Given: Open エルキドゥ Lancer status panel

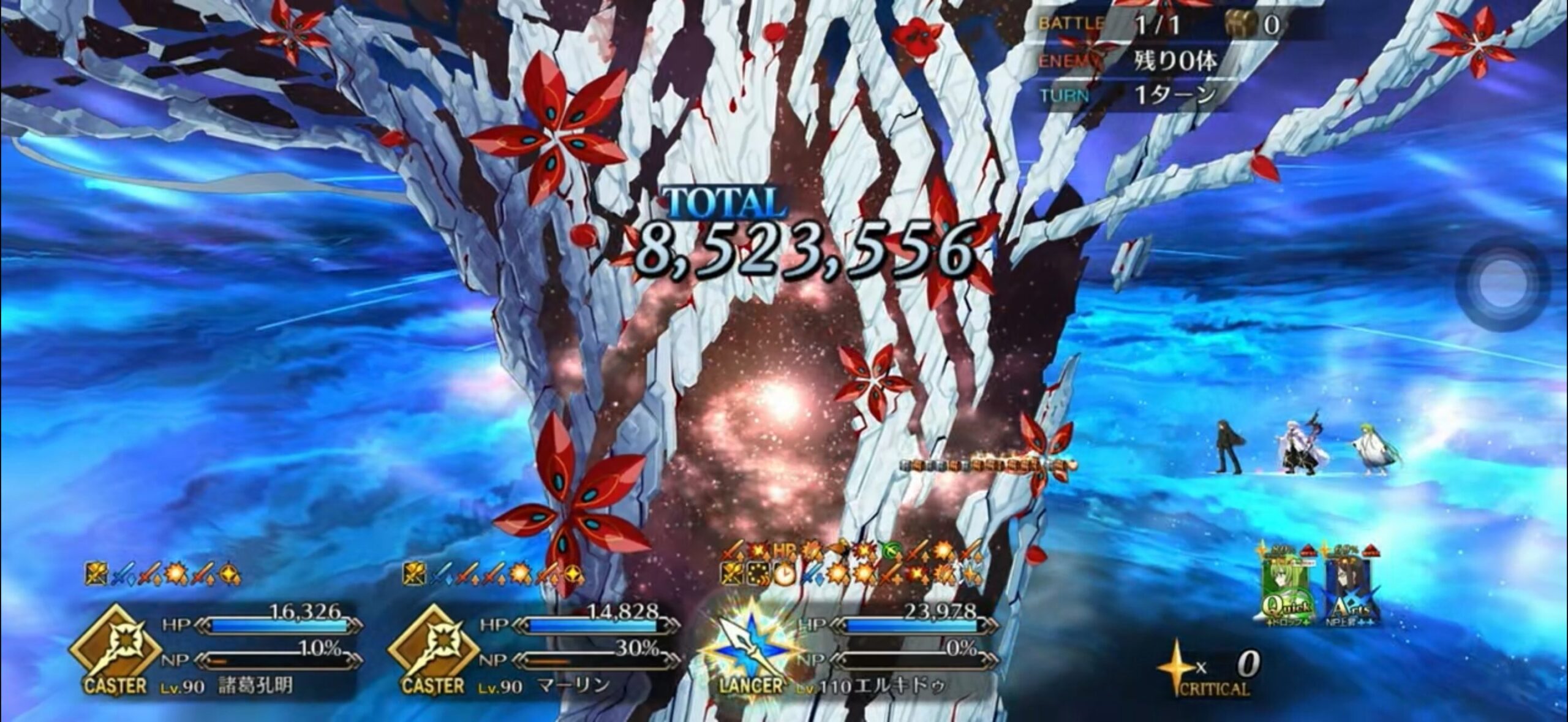Looking at the screenshot, I should click(851, 651).
